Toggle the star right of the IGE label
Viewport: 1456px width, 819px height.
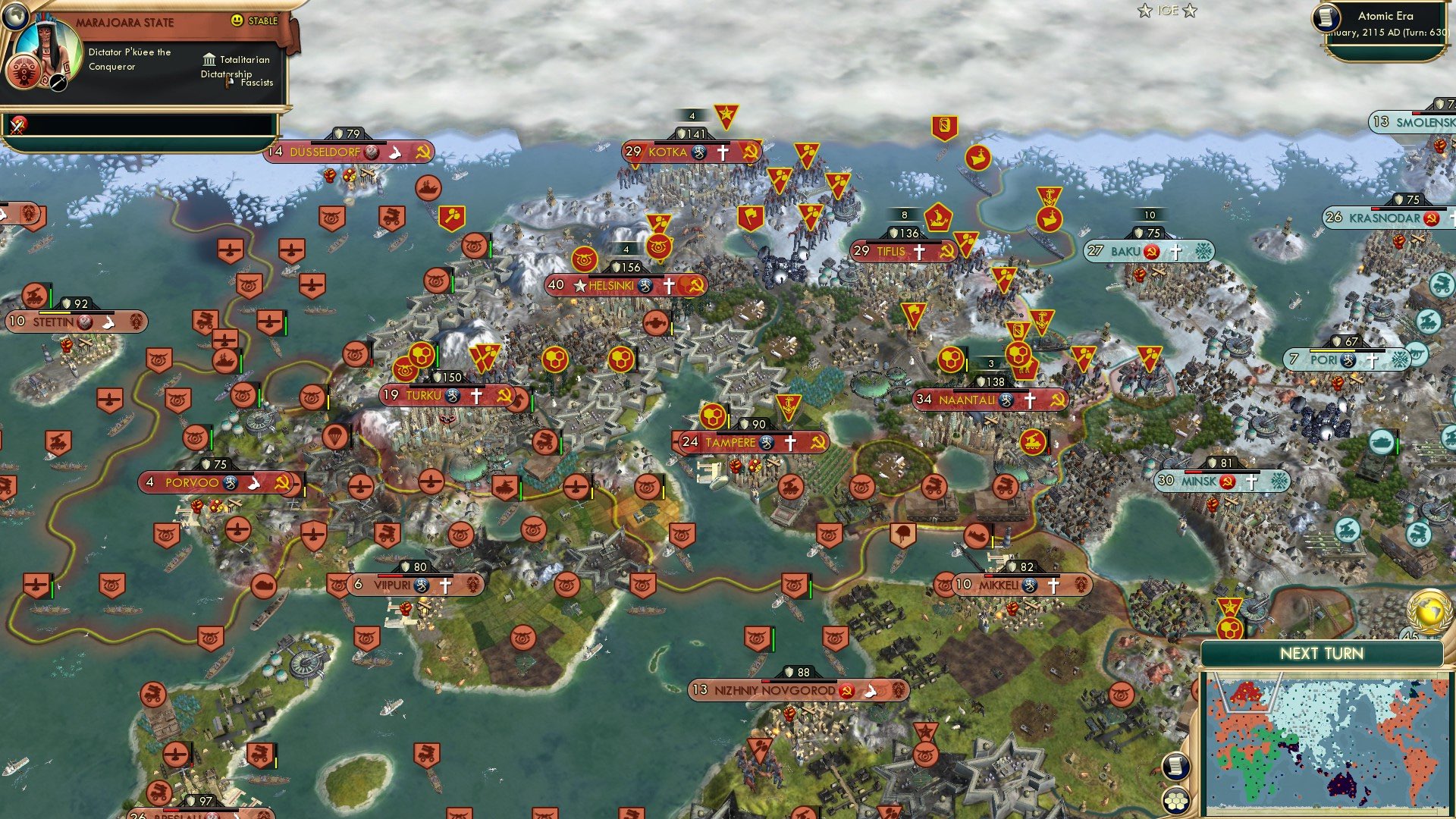coord(1191,11)
